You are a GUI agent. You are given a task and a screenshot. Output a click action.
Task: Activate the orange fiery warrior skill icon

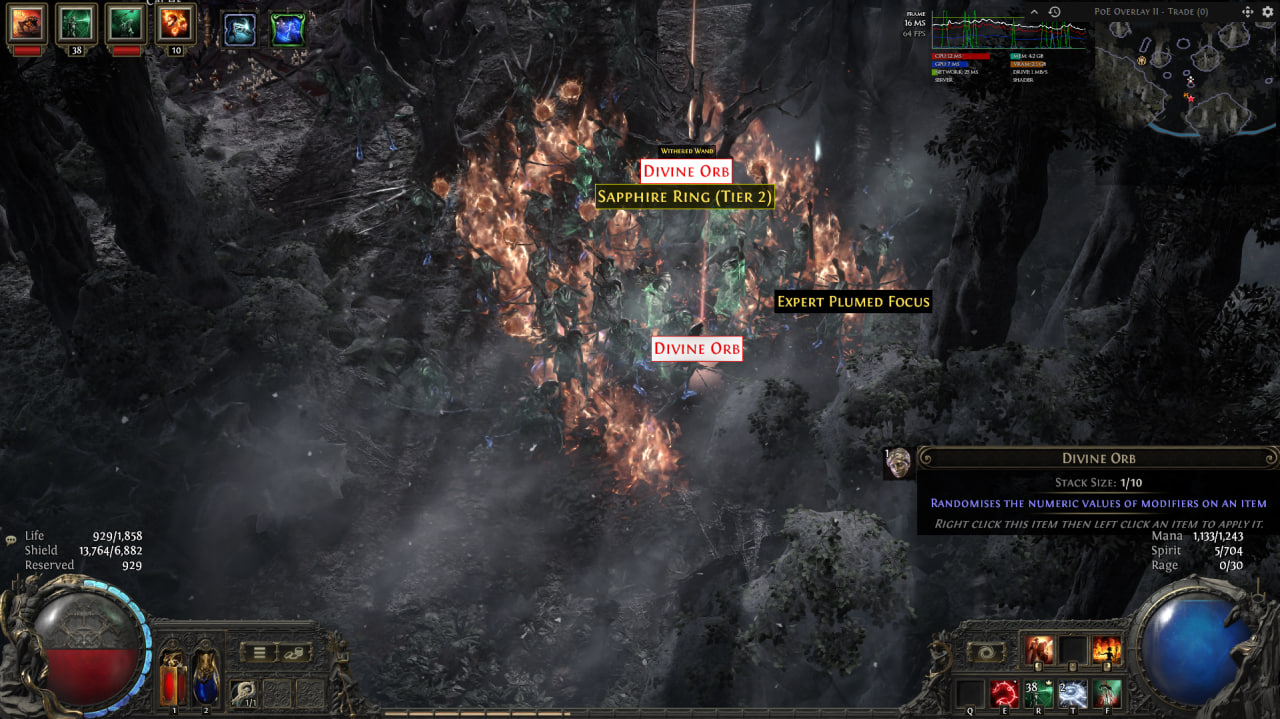point(1039,650)
